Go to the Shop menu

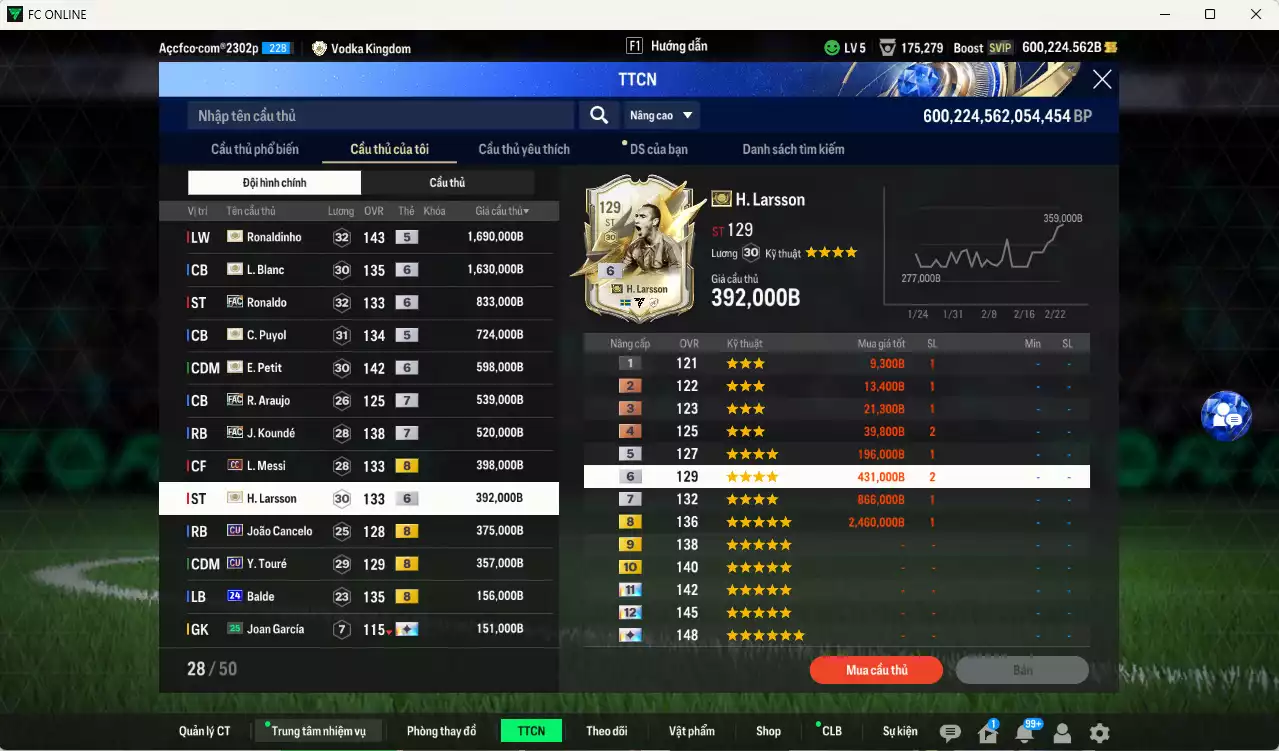click(768, 731)
